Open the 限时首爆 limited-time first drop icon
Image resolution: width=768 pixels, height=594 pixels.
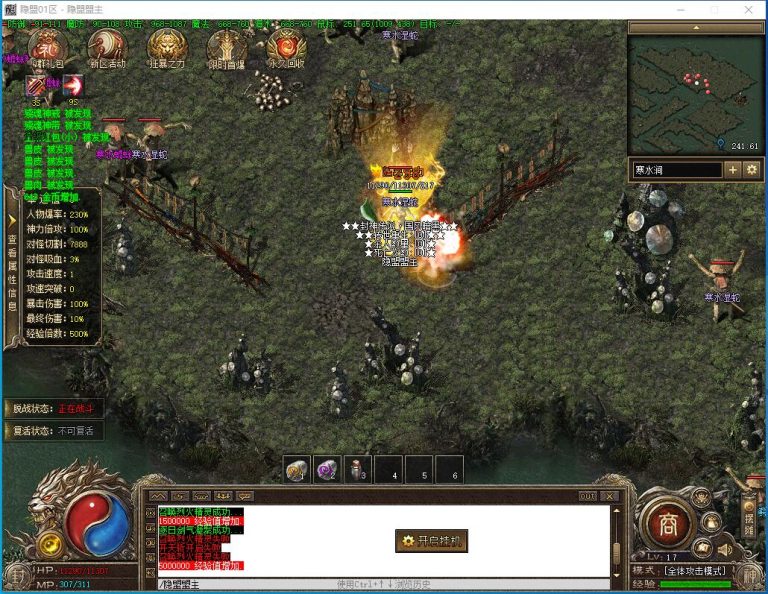pyautogui.click(x=226, y=47)
